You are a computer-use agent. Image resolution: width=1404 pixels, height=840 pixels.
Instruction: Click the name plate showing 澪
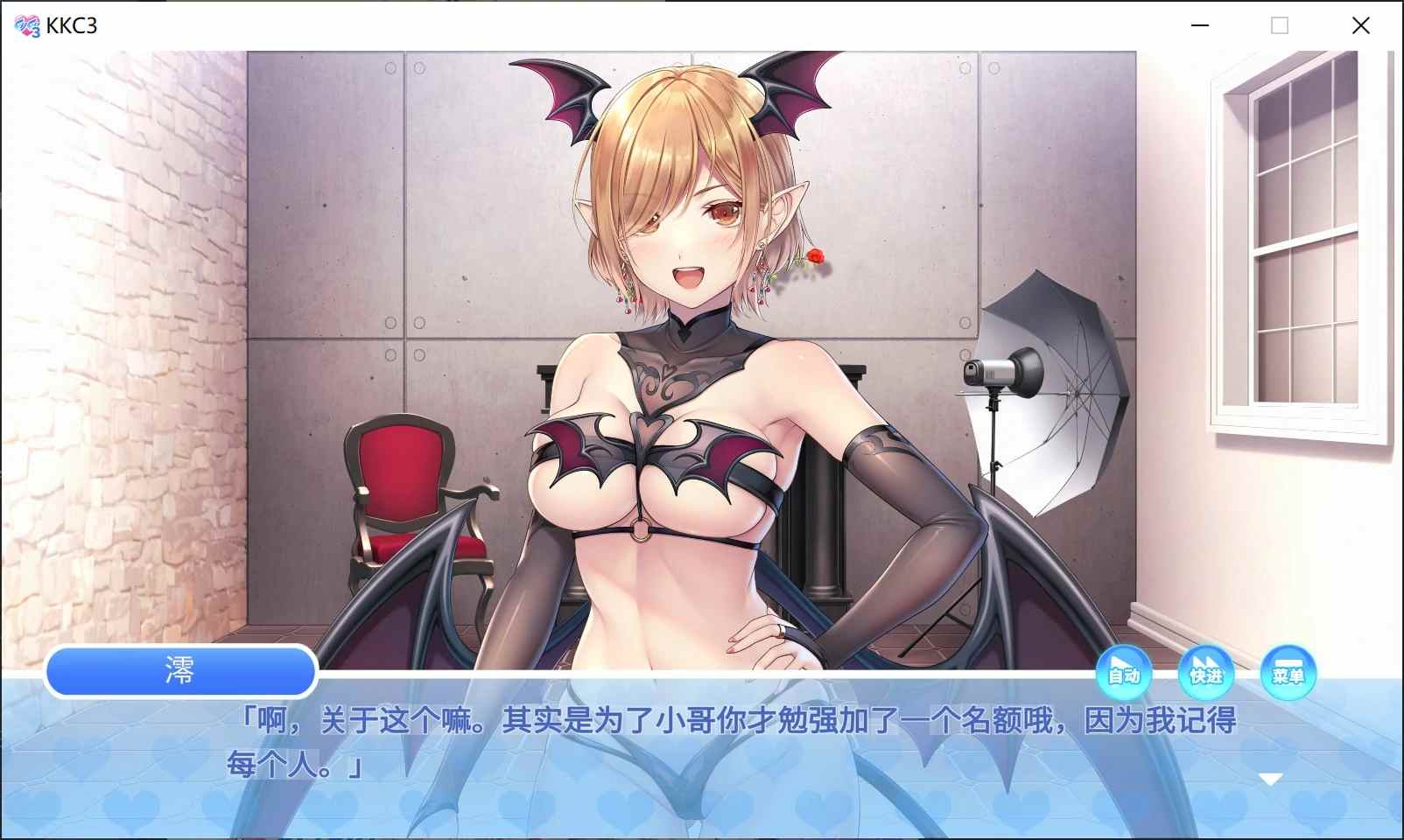[x=181, y=671]
